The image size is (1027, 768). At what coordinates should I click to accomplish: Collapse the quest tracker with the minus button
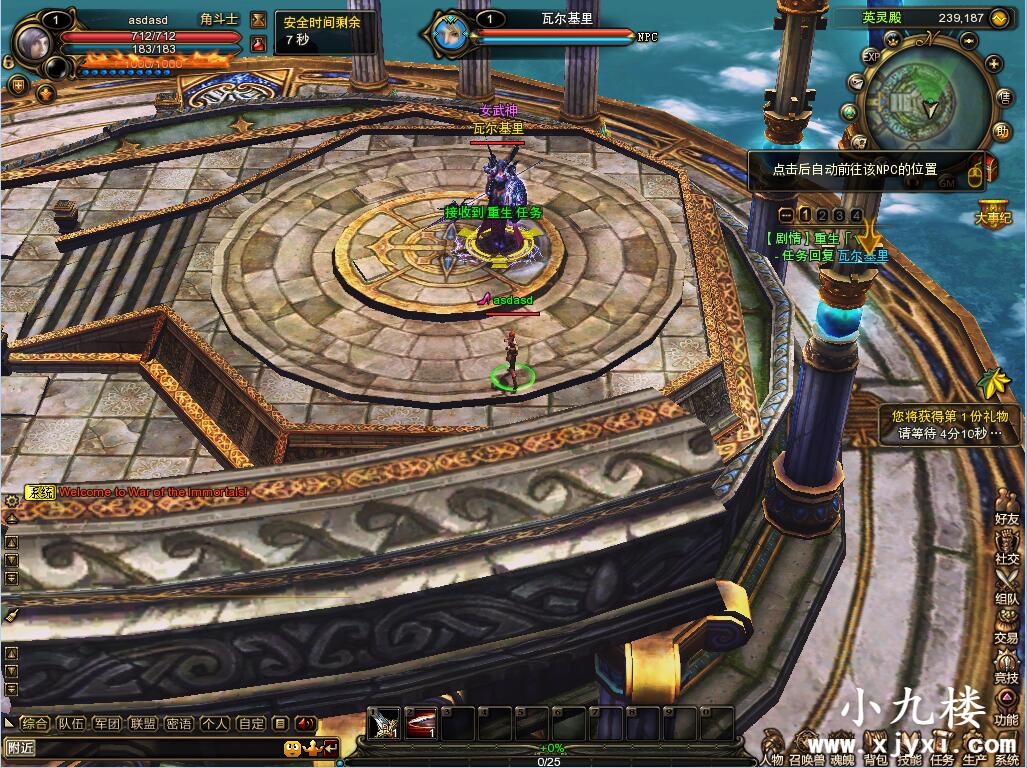[x=787, y=215]
